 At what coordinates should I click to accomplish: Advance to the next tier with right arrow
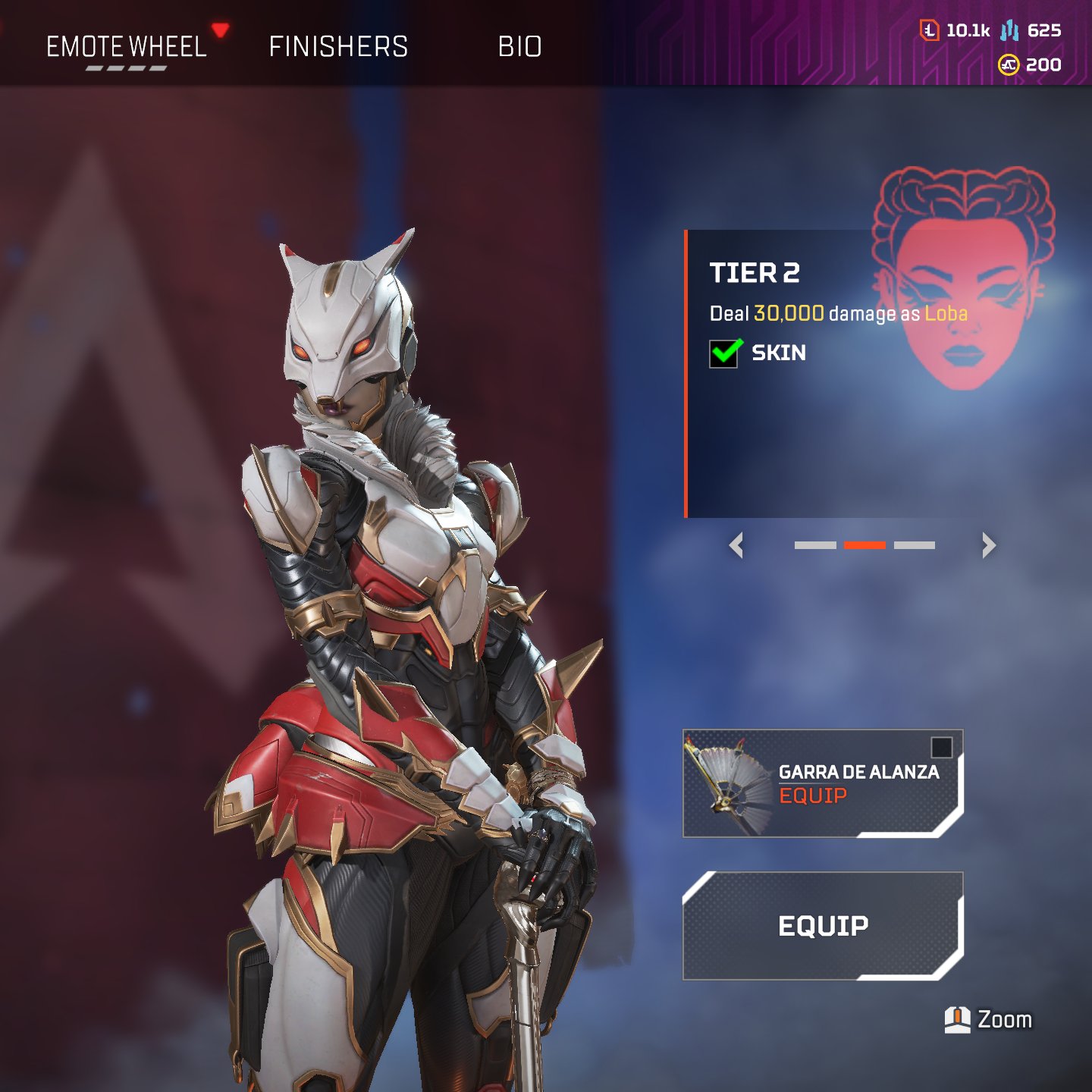988,545
